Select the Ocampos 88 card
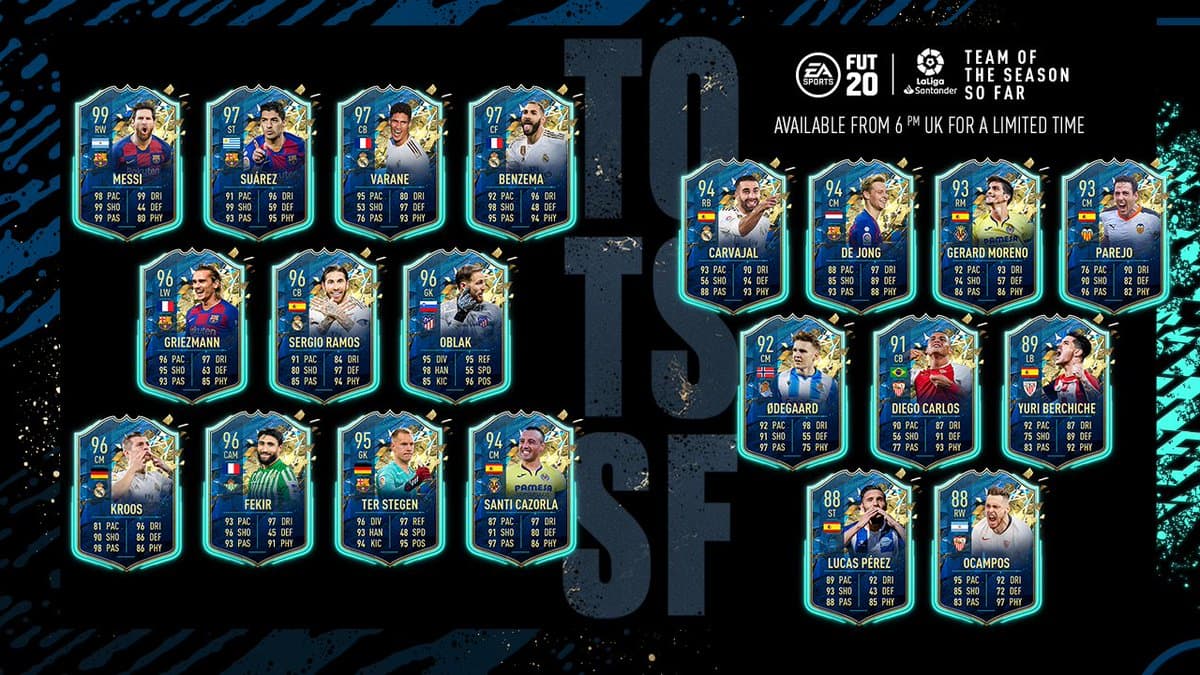1200x675 pixels. [986, 545]
